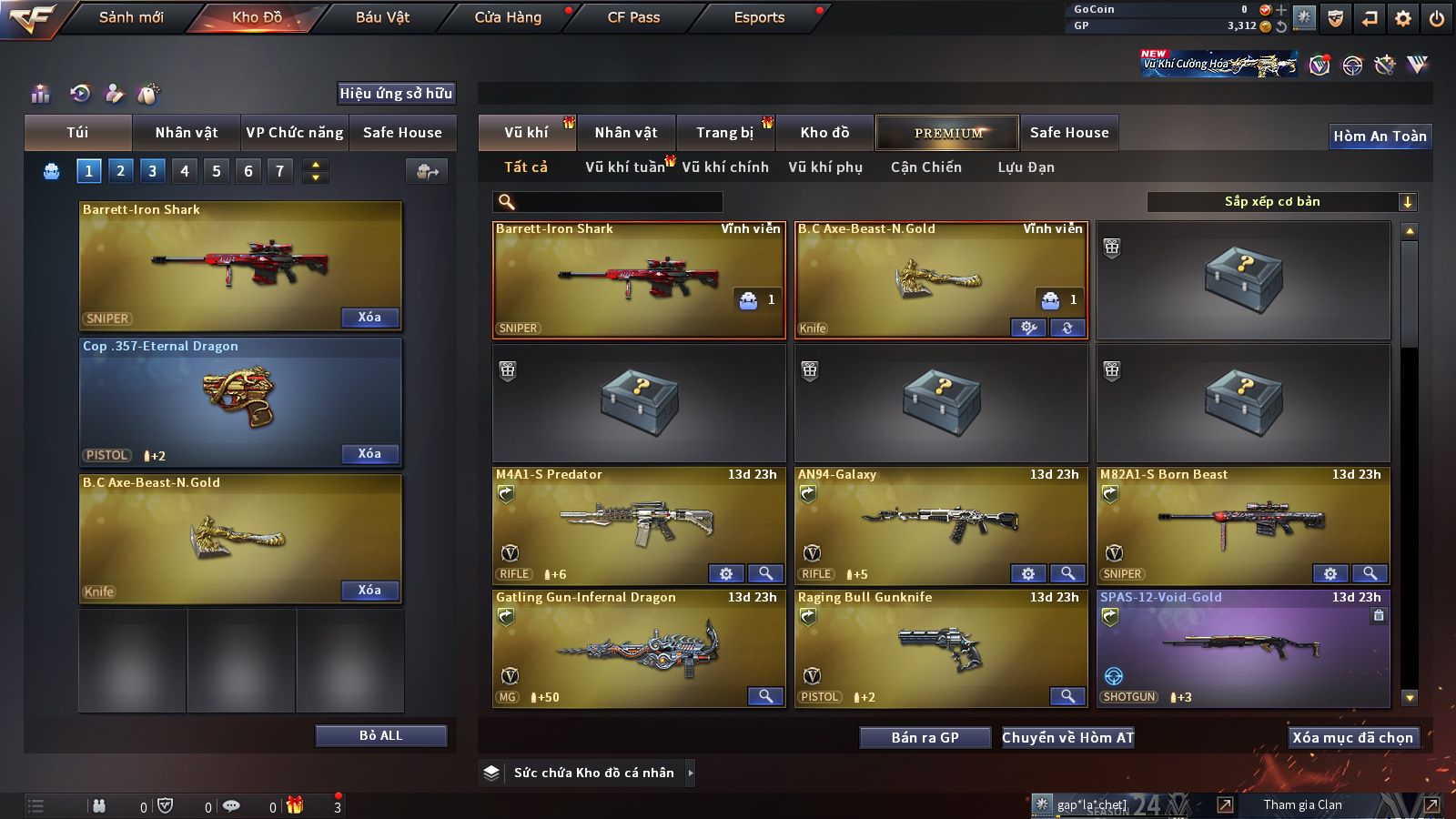
Task: Click the Hiệu ứng sở hữu button
Action: pos(396,94)
